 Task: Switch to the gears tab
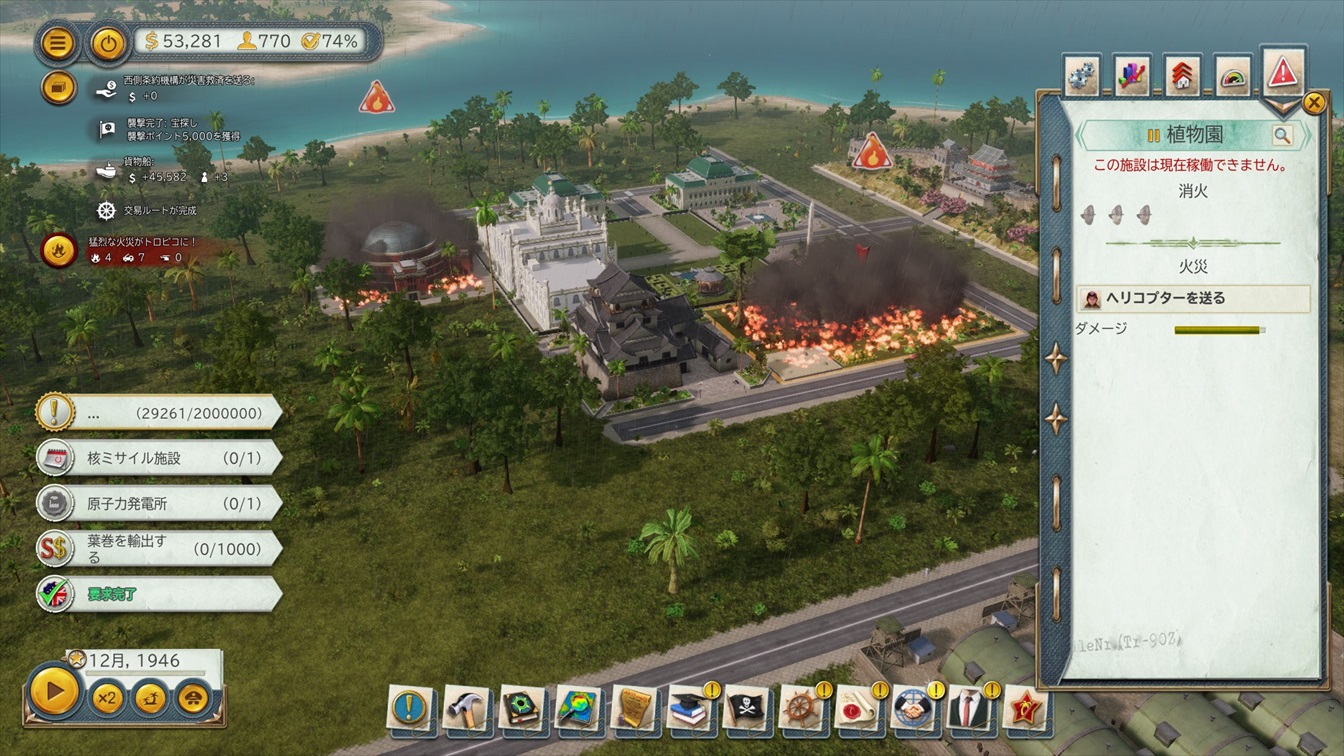click(x=1080, y=76)
